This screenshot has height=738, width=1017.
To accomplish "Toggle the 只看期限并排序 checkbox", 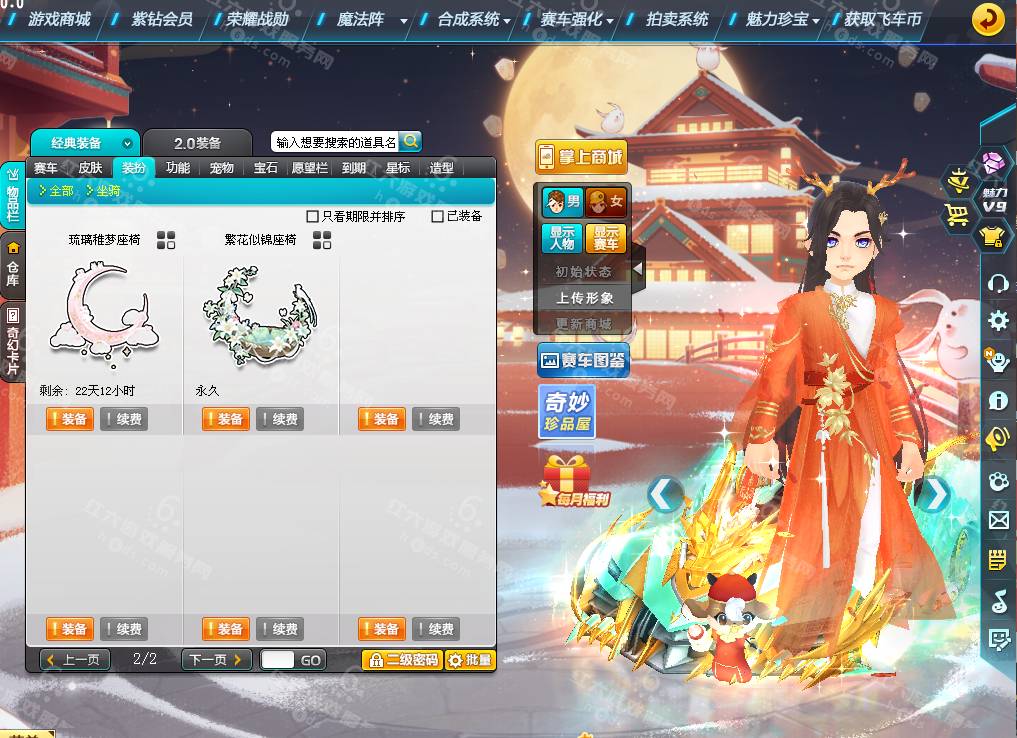I will 313,216.
